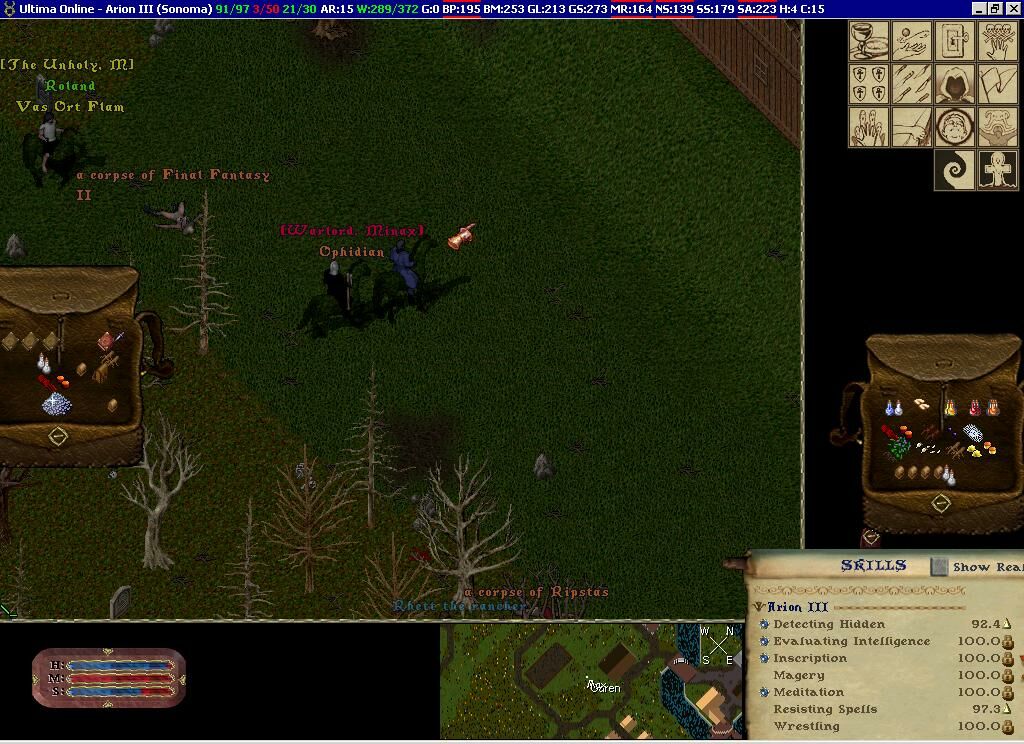This screenshot has height=744, width=1024.
Task: Cast the Create Food spell icon
Action: (x=869, y=42)
